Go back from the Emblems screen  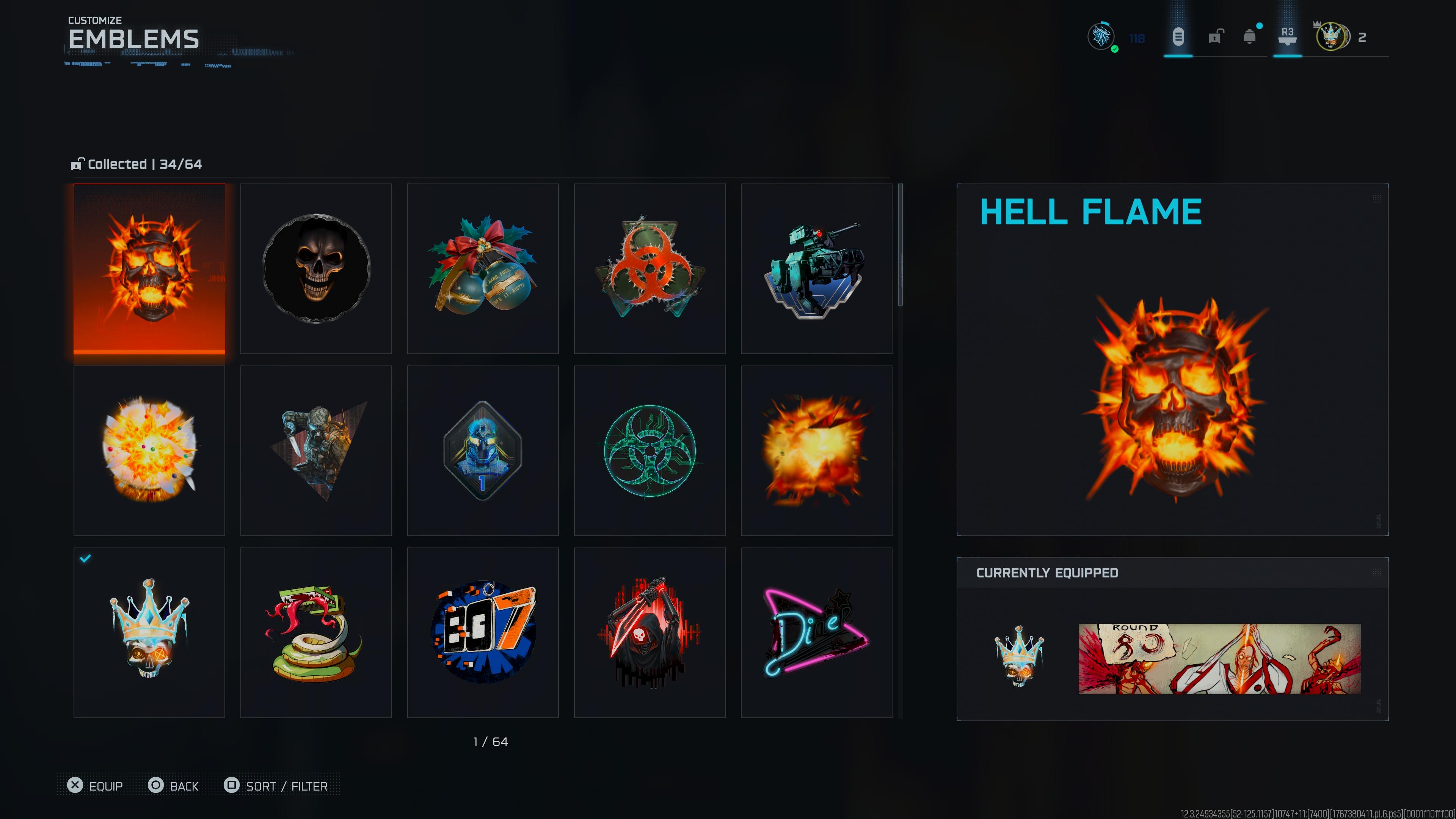pos(174,786)
